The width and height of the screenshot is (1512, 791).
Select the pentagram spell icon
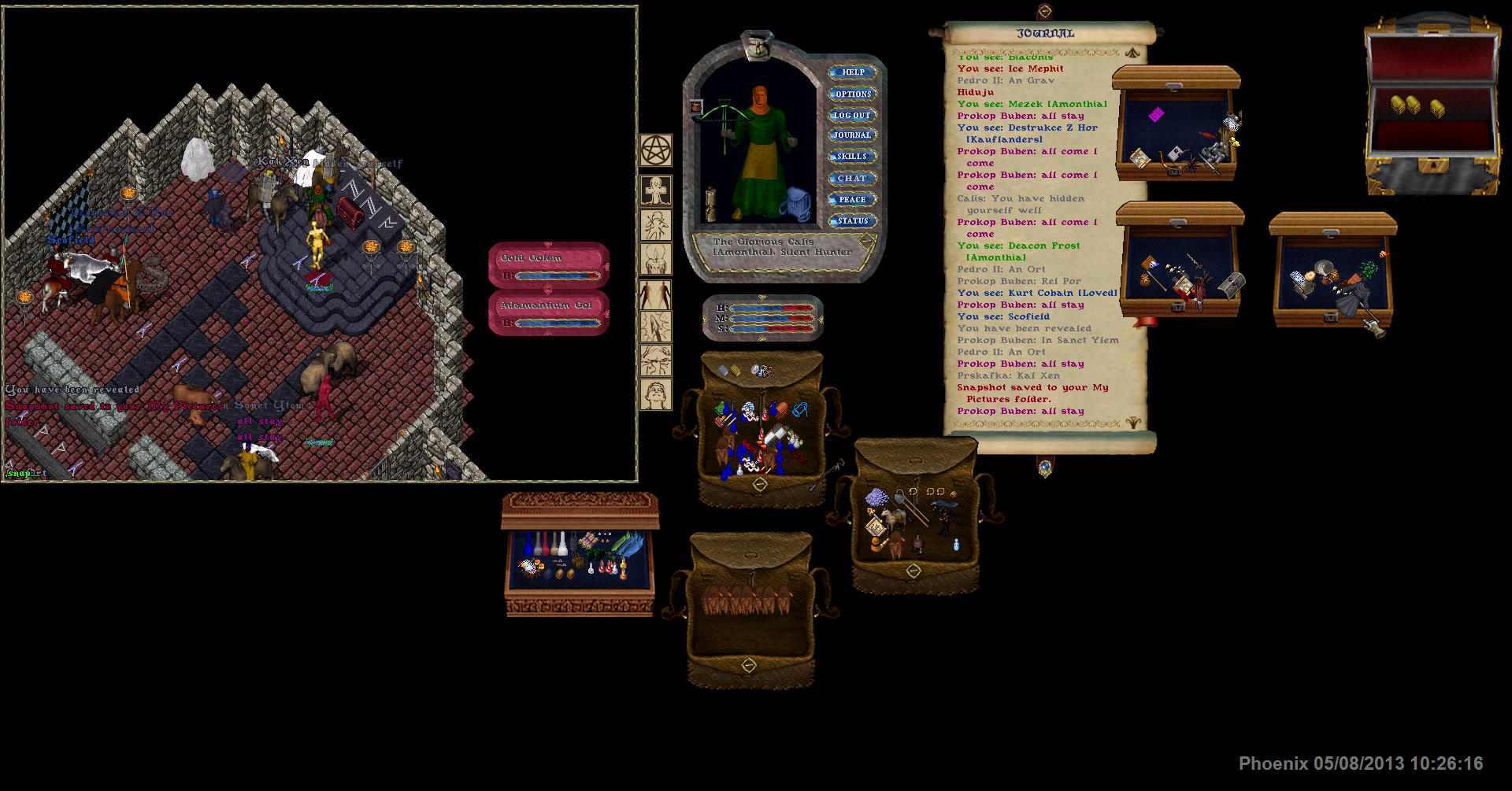tap(655, 150)
